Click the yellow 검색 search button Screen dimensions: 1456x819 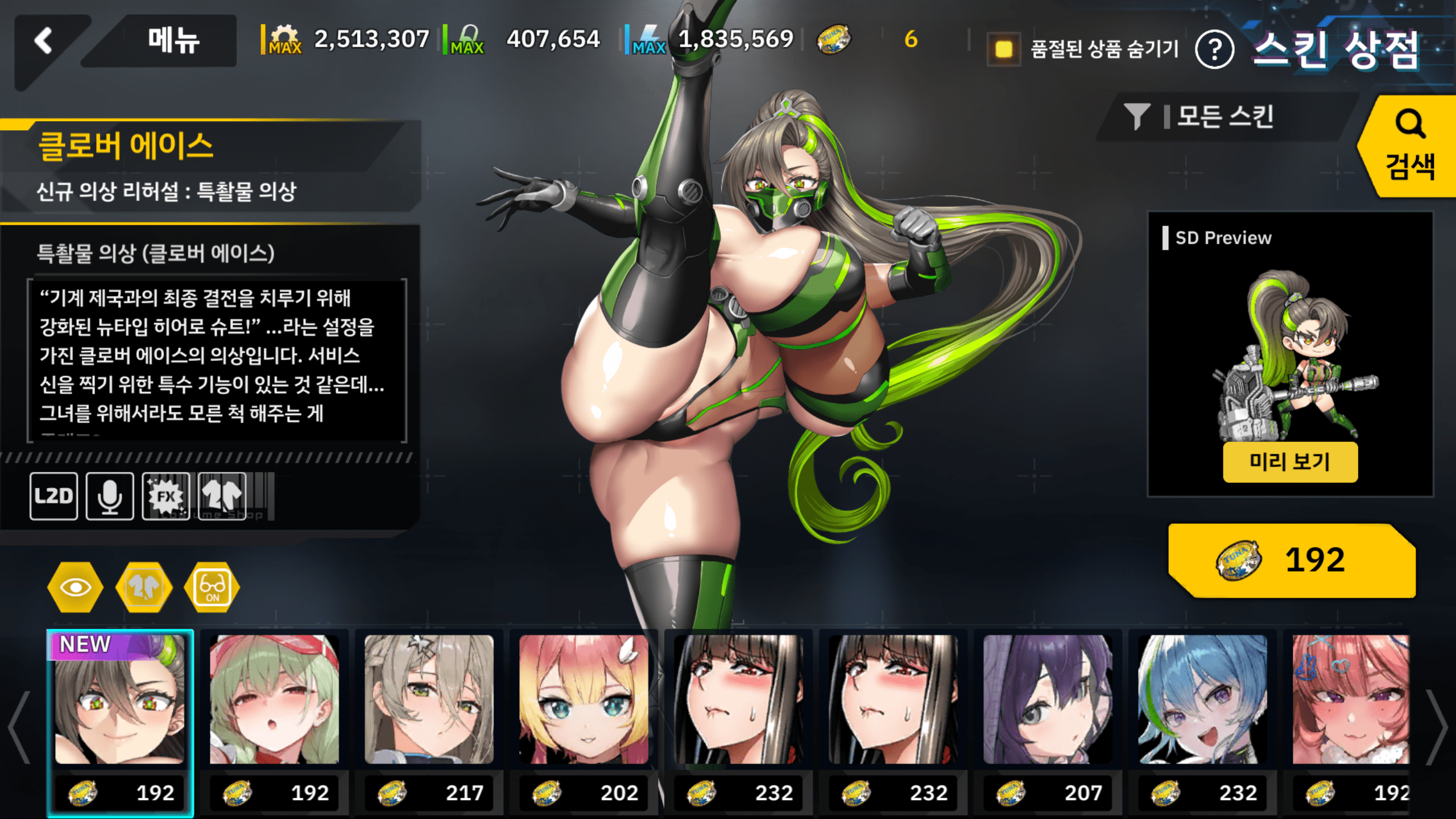[x=1409, y=147]
